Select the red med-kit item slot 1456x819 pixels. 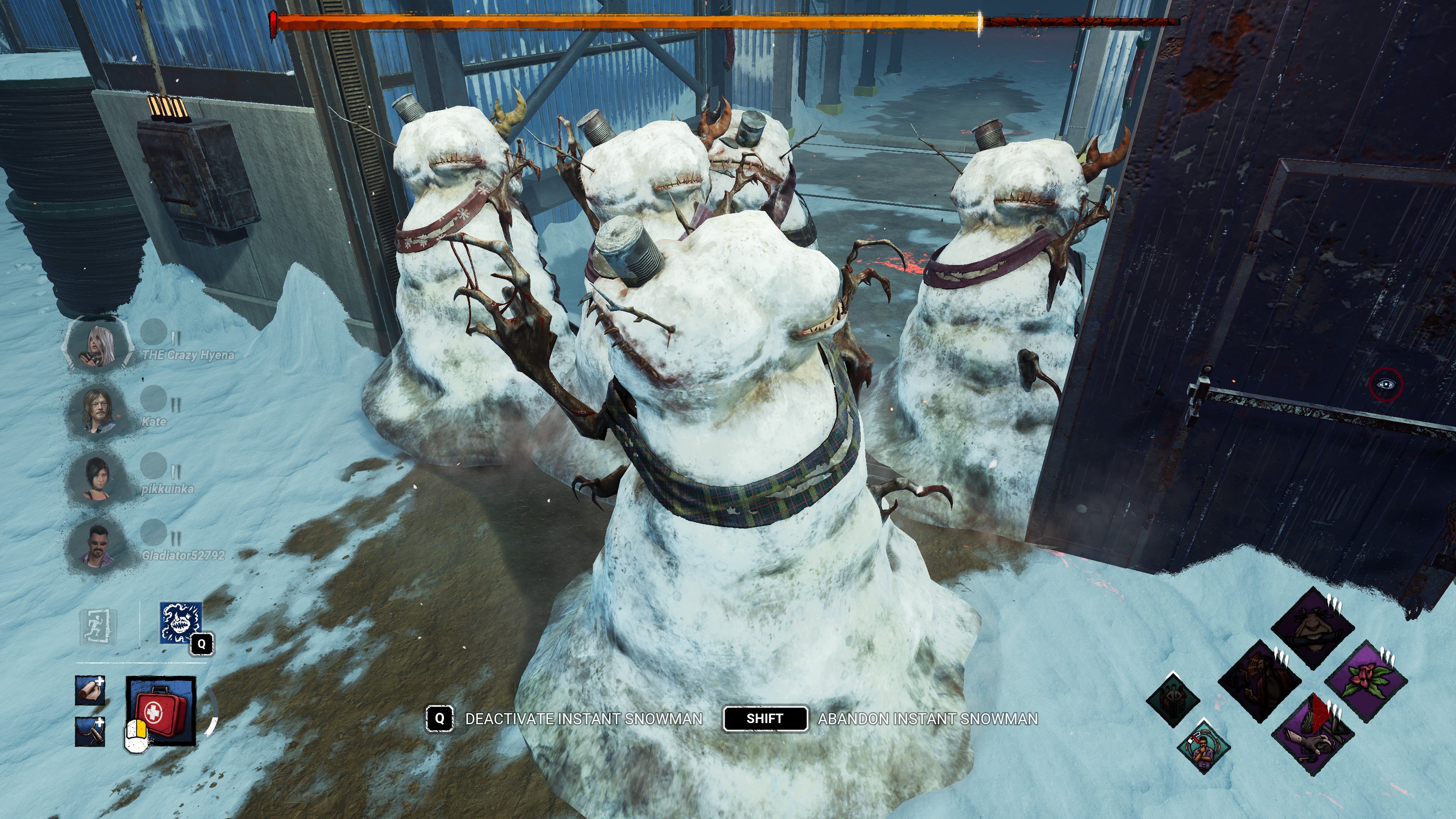coord(161,711)
